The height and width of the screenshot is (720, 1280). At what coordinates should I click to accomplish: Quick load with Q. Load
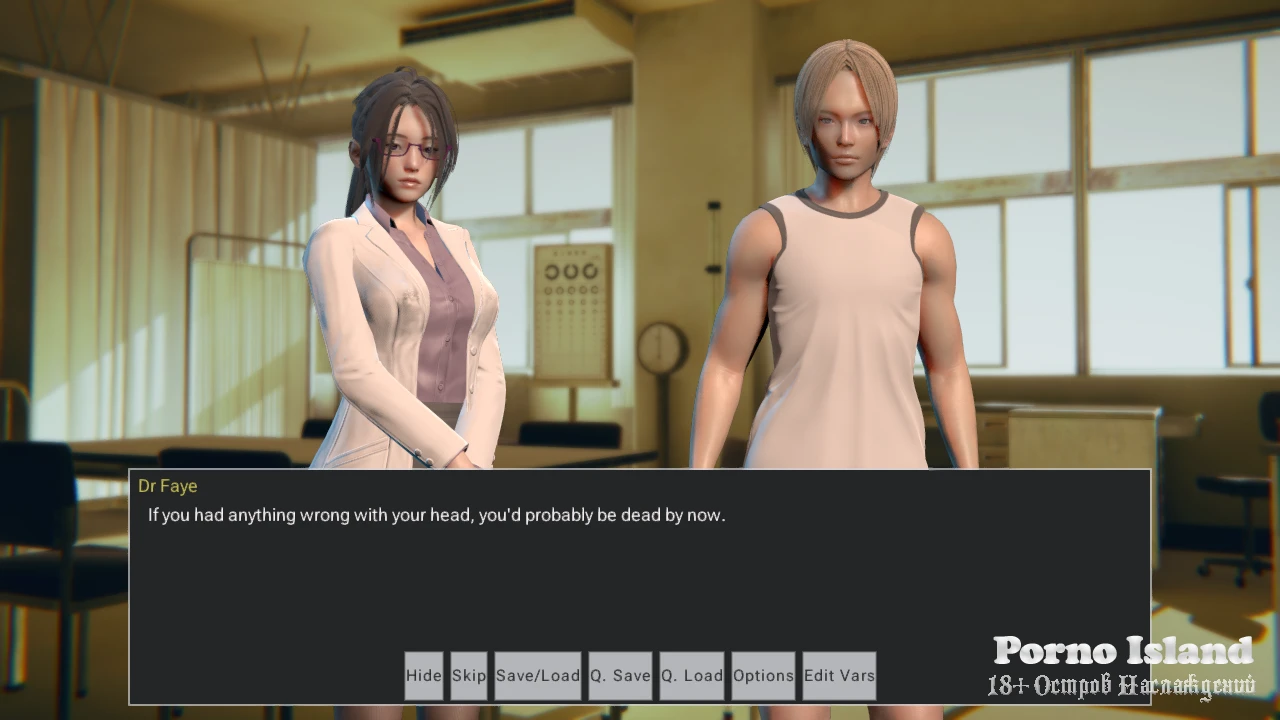[x=691, y=675]
